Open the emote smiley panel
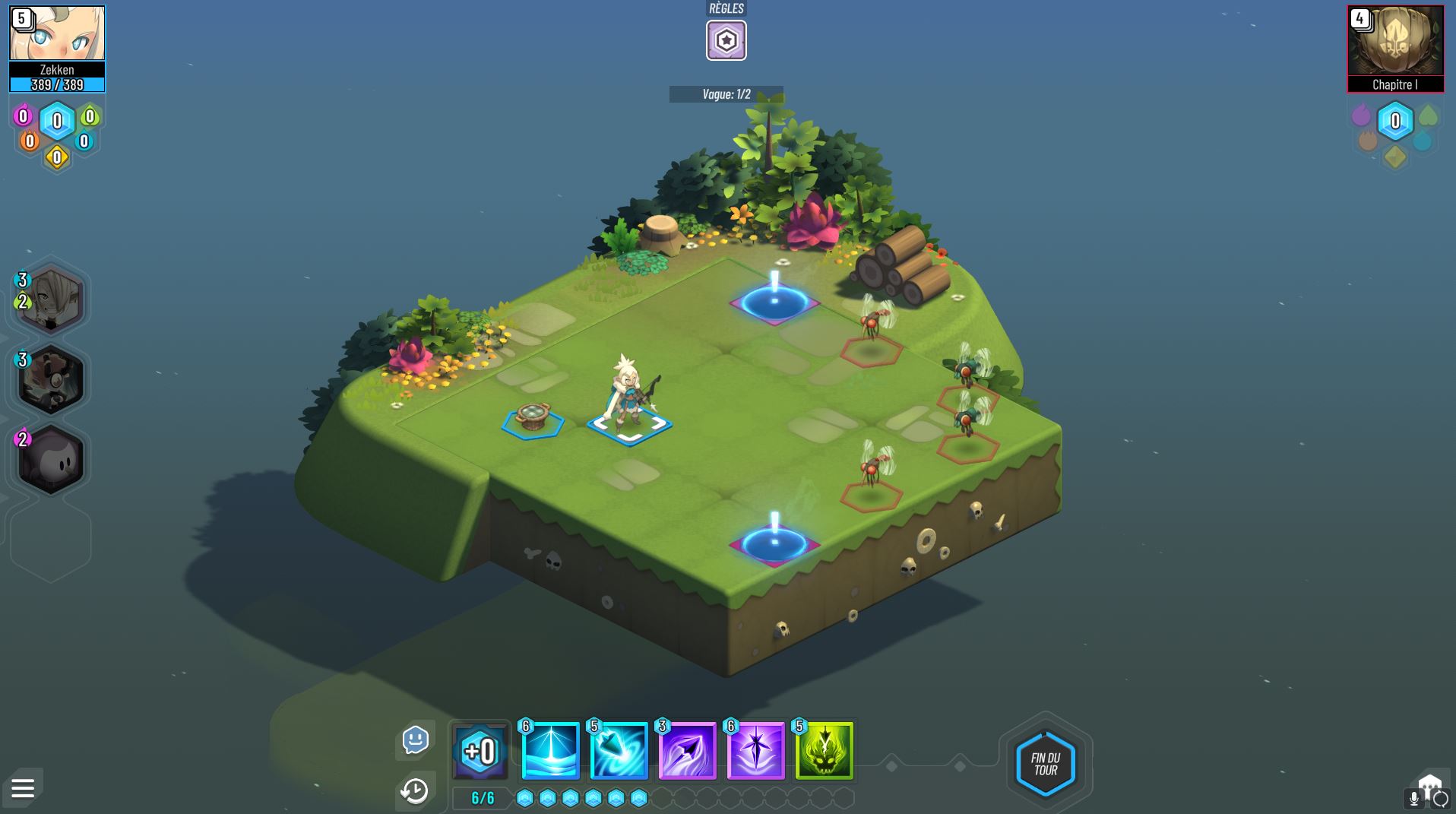The width and height of the screenshot is (1456, 814). pyautogui.click(x=414, y=739)
